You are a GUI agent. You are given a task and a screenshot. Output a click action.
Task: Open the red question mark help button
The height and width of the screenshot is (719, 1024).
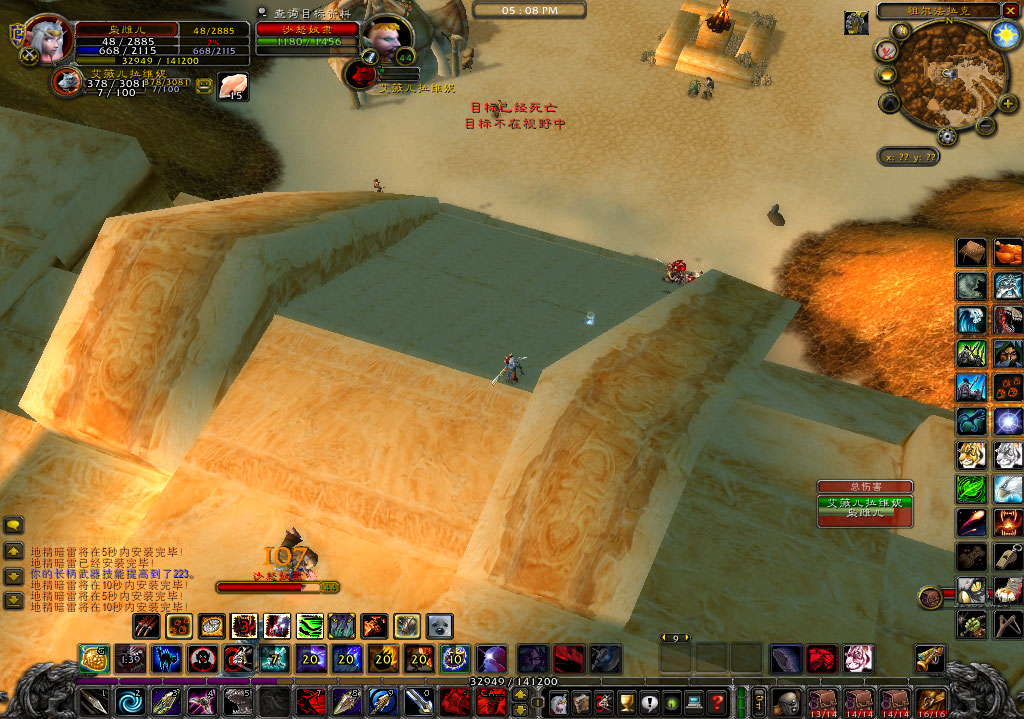[x=716, y=701]
